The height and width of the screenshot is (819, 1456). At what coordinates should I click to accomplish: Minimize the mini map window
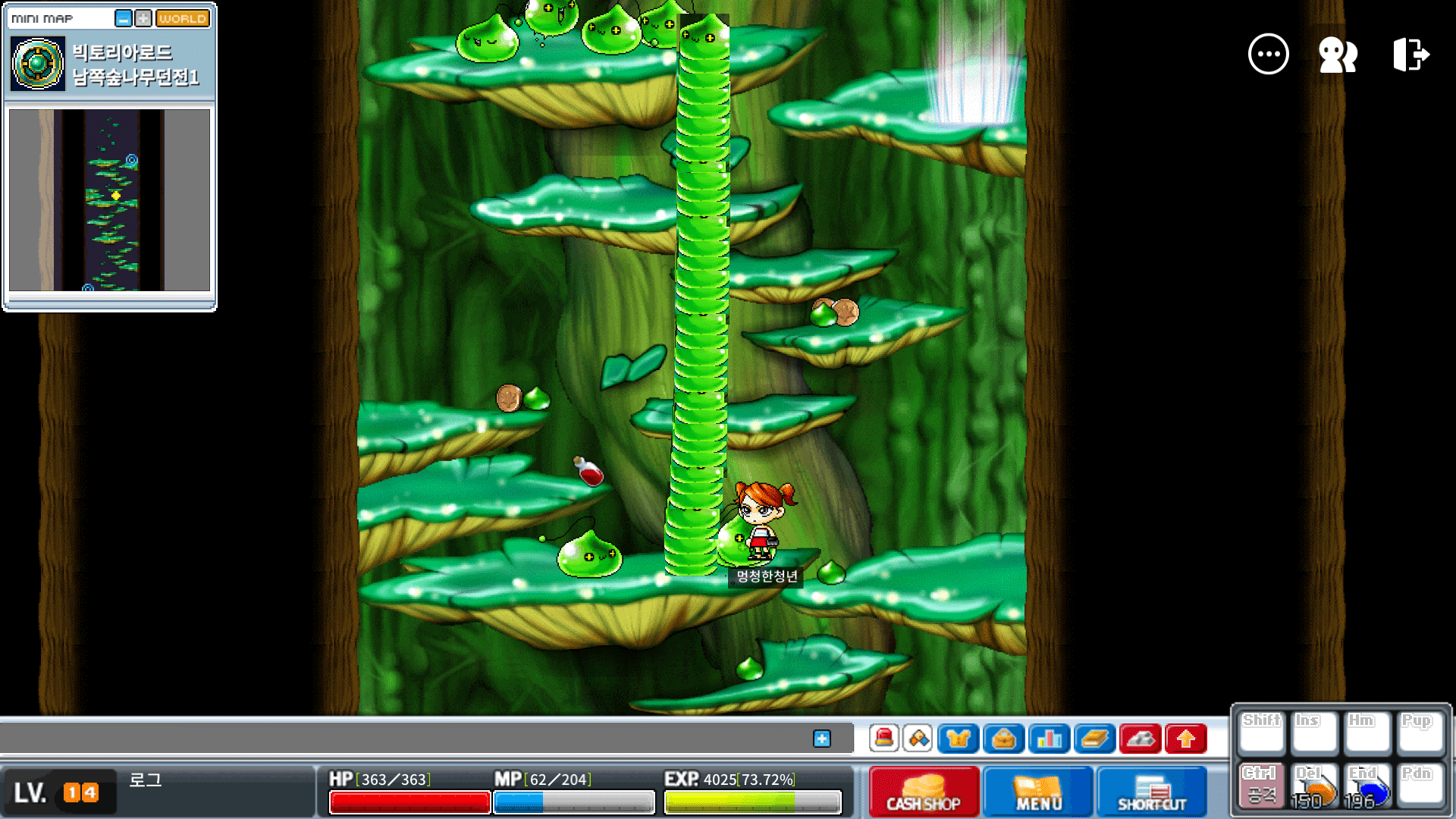click(123, 18)
